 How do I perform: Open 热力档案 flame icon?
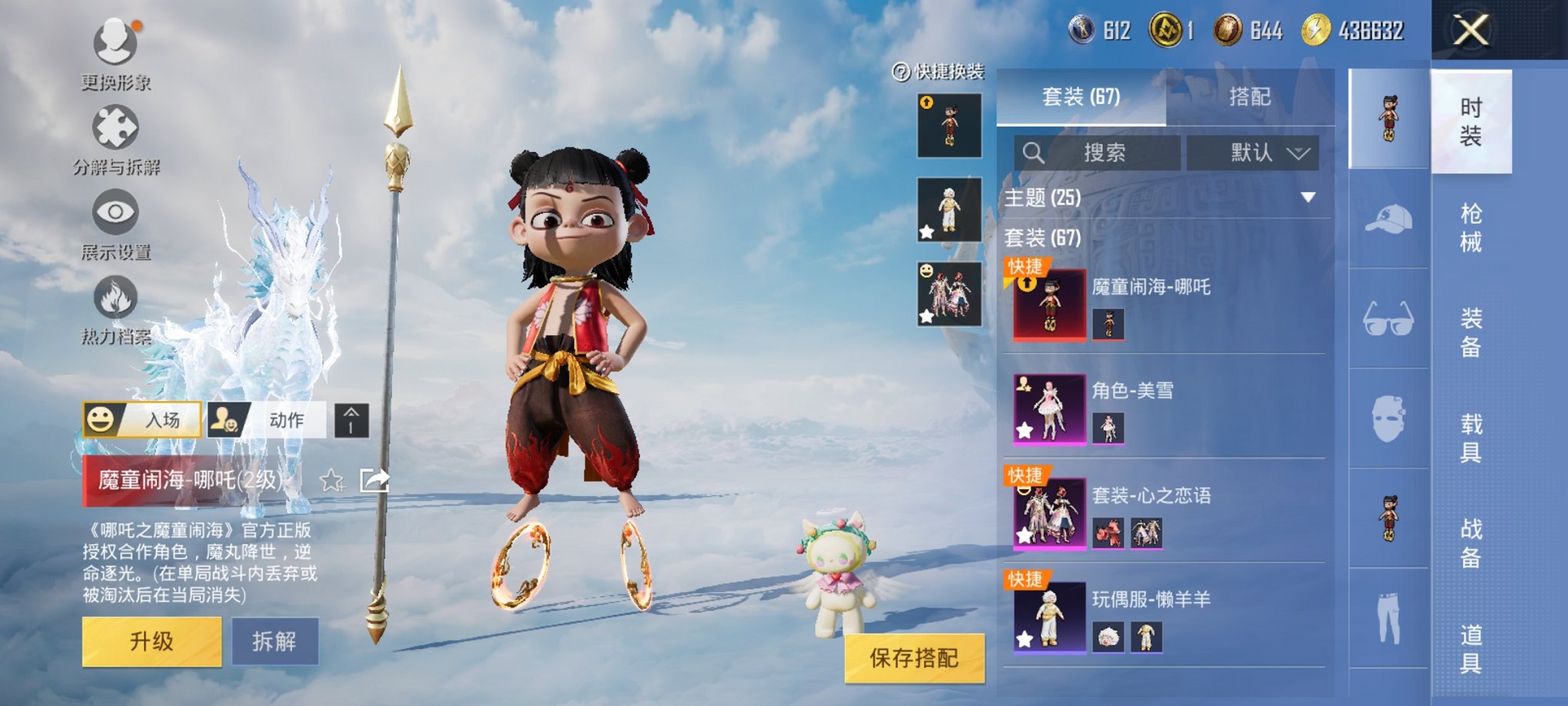(115, 298)
